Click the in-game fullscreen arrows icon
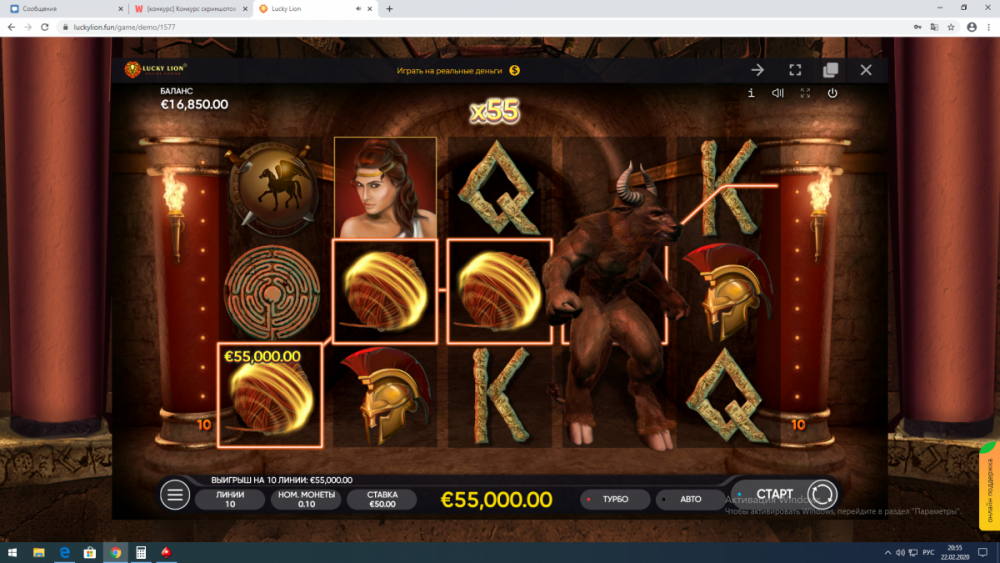 coord(805,93)
